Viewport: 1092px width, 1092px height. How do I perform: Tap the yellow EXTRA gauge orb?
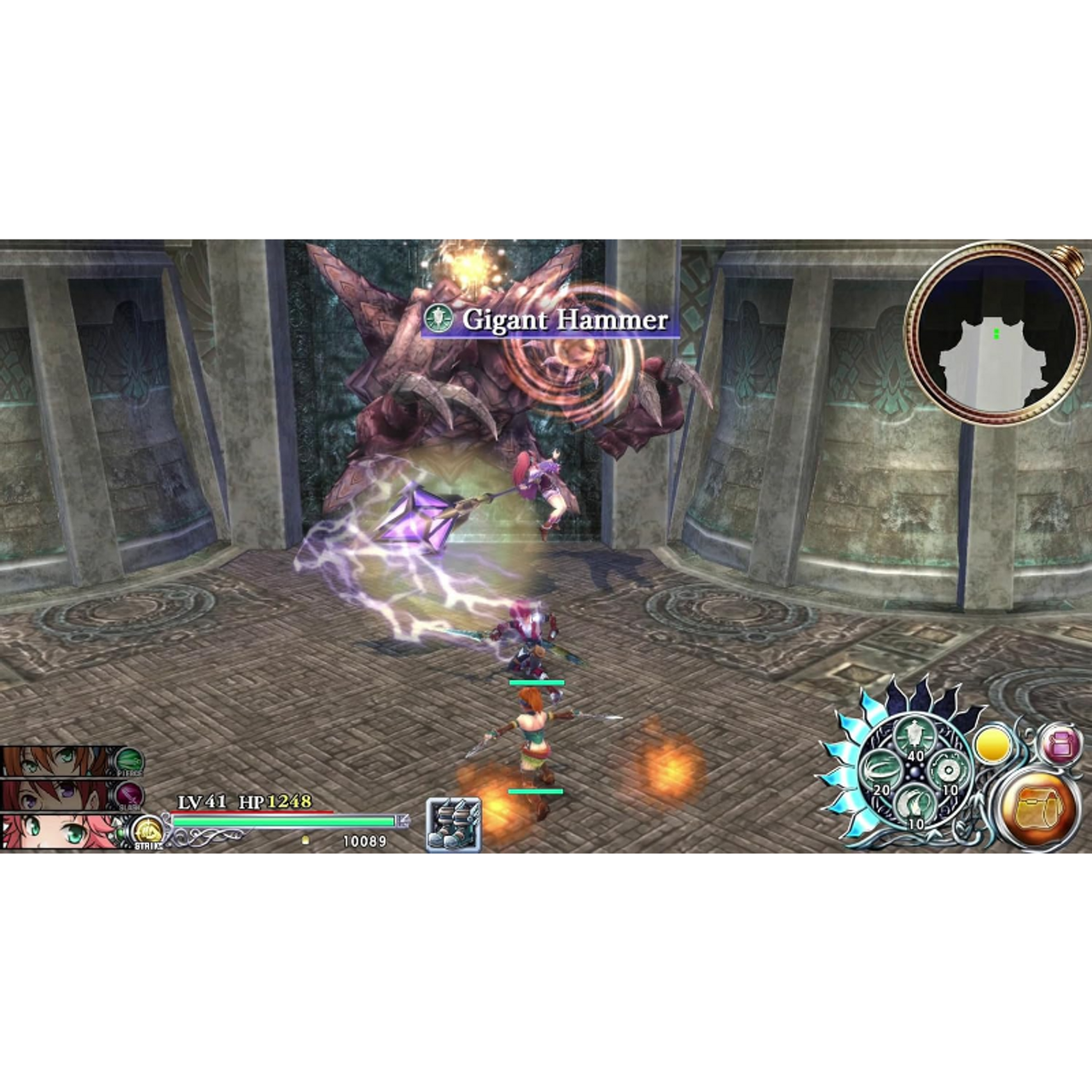[993, 745]
